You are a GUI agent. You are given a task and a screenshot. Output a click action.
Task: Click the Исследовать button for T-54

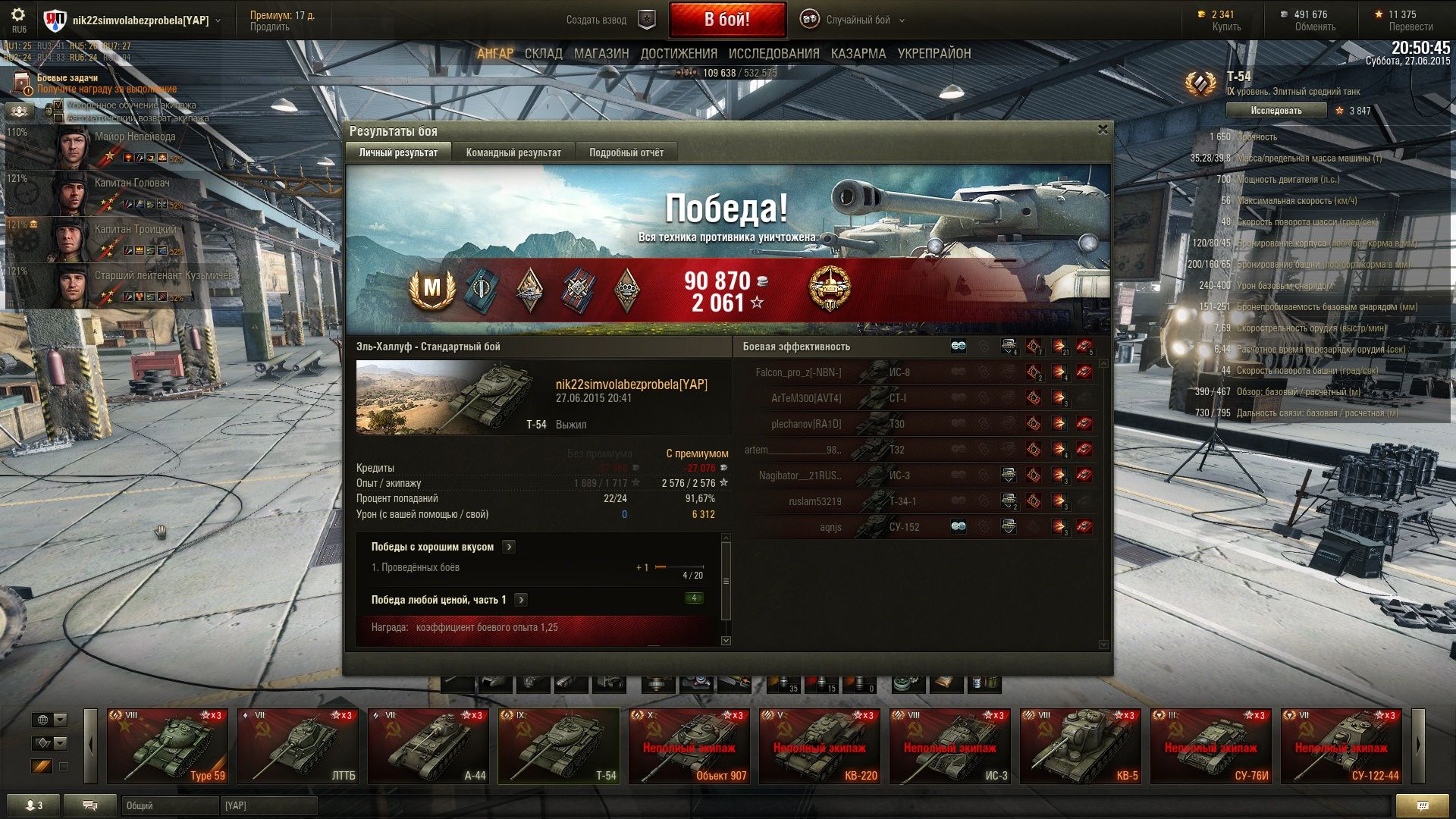[1276, 111]
